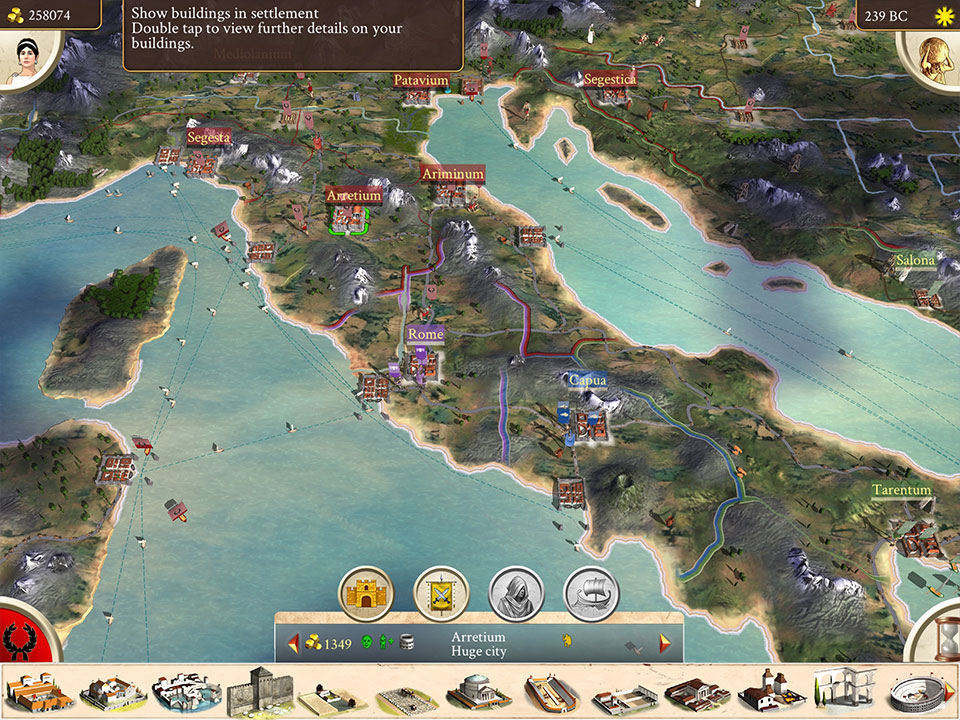Select the stone wall building icon
Screen dimensions: 960x720
(x=259, y=690)
